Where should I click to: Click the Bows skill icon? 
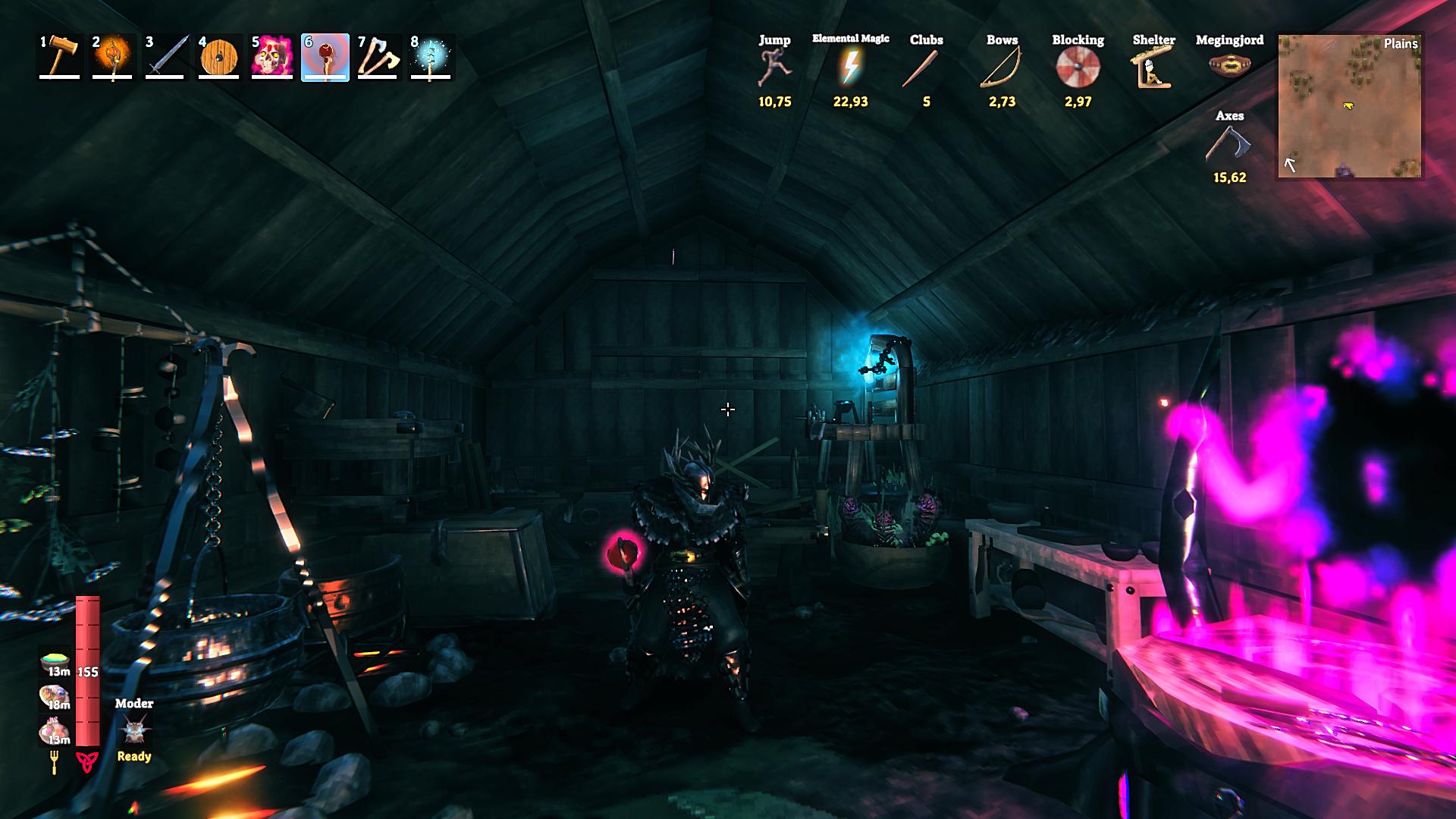[1002, 67]
